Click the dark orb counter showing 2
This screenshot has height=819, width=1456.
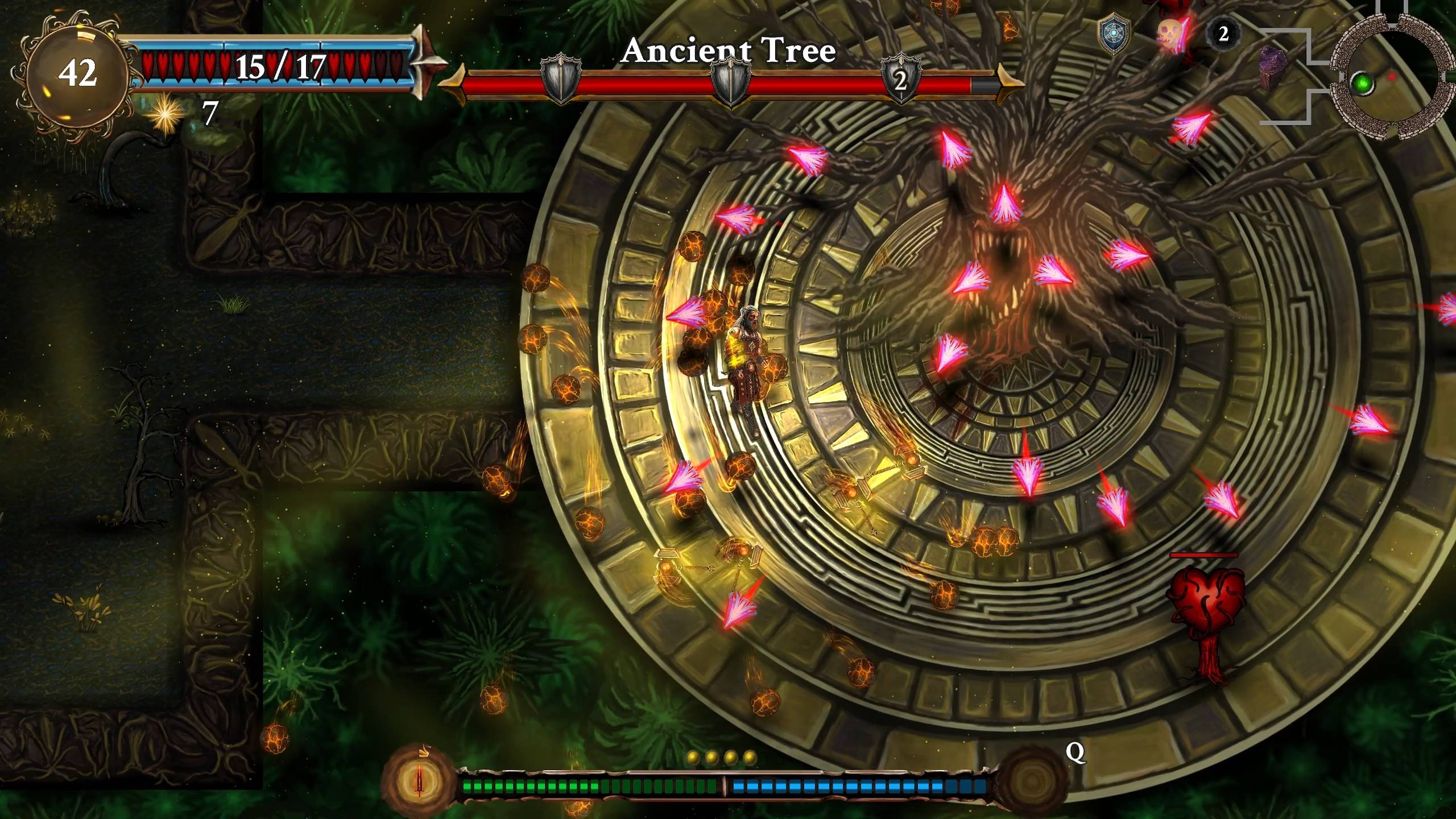pyautogui.click(x=1223, y=34)
